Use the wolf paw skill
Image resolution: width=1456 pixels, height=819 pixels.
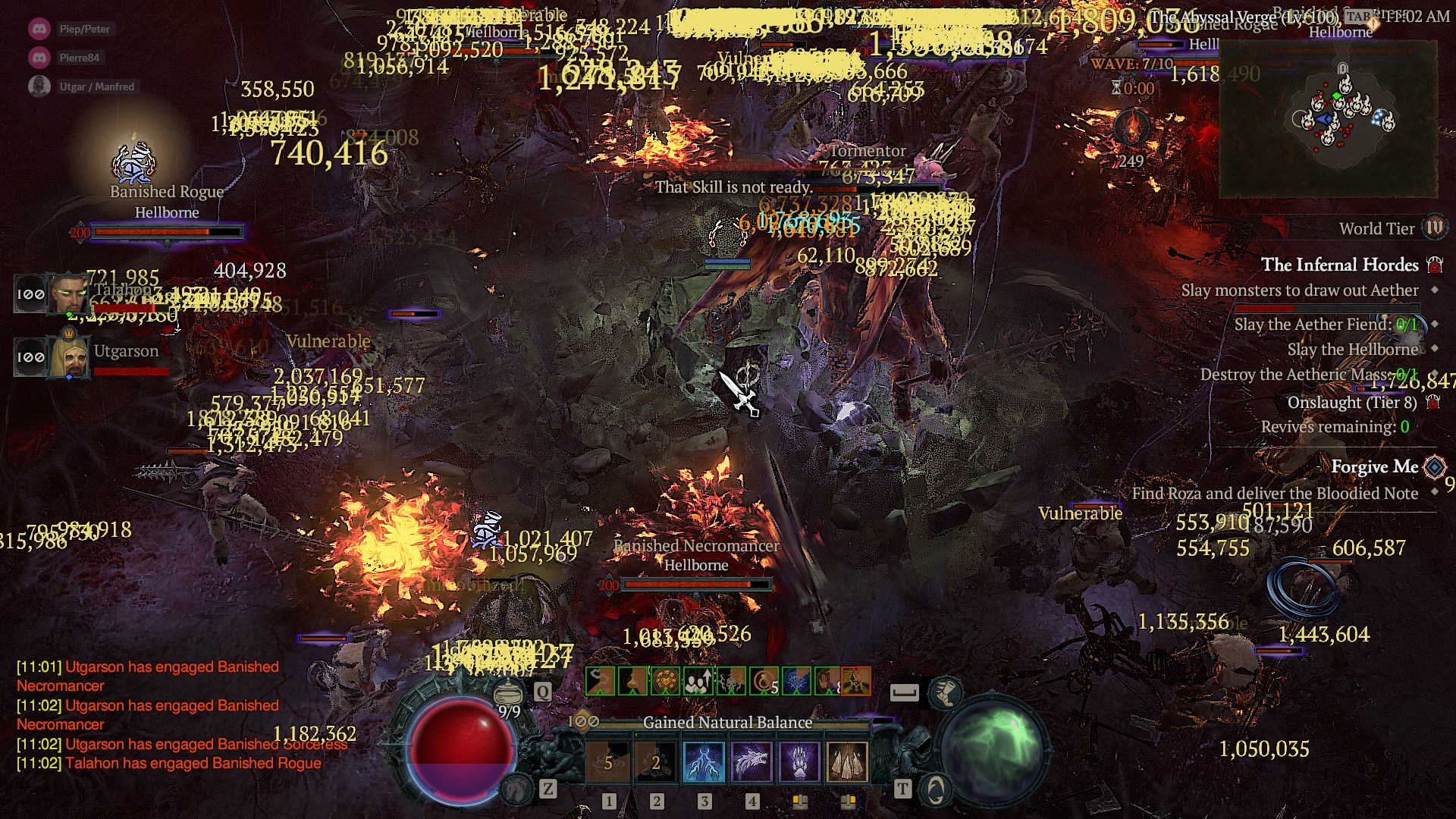799,761
